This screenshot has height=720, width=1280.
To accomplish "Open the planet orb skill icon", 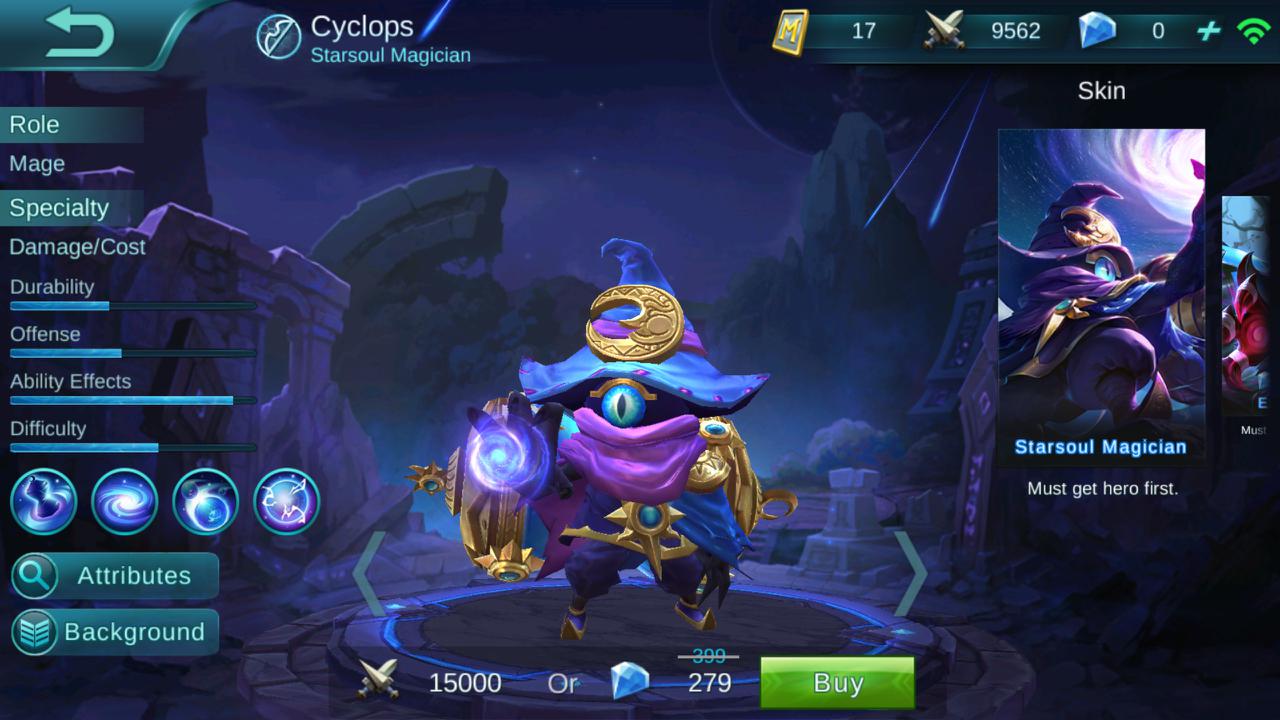I will (204, 501).
